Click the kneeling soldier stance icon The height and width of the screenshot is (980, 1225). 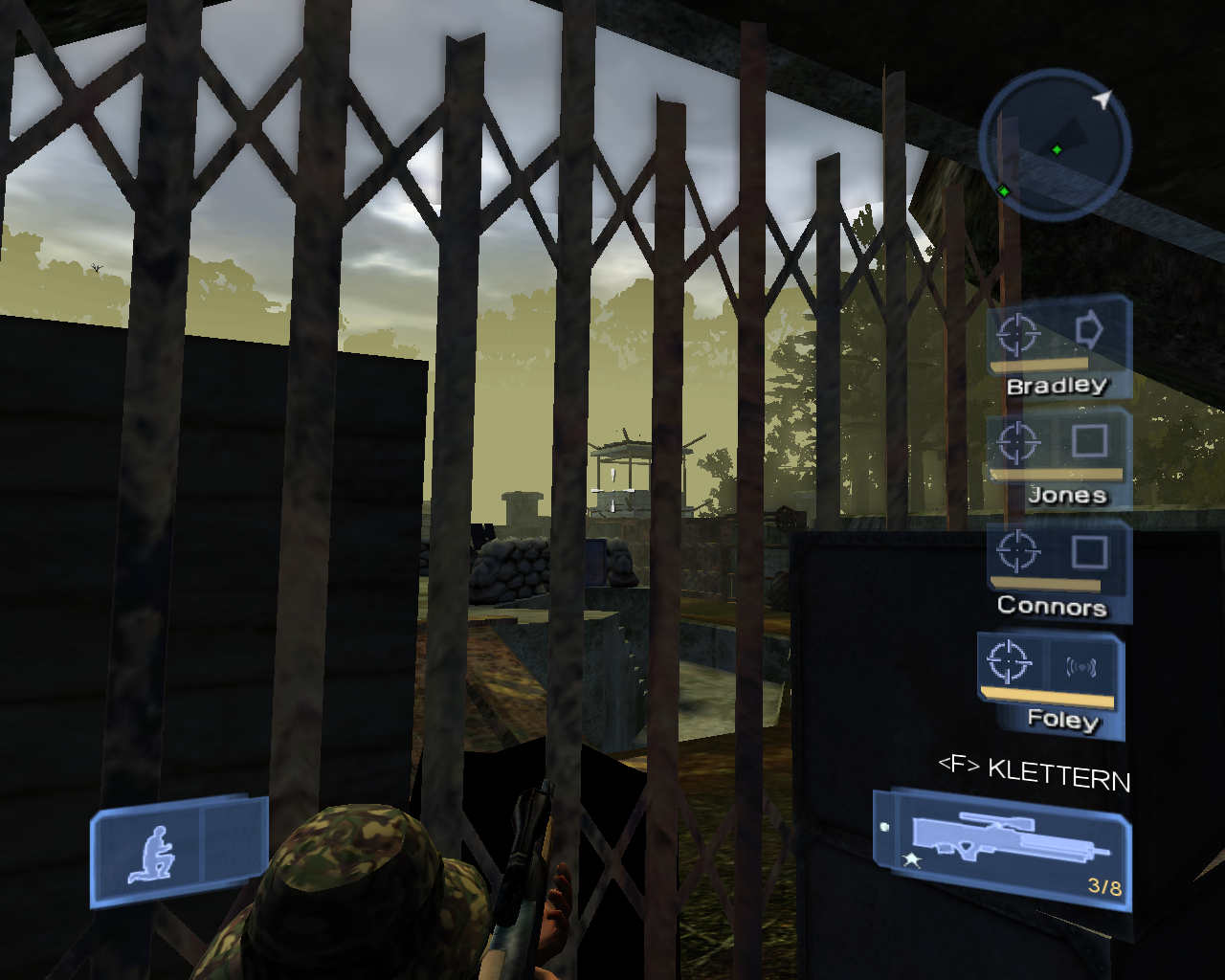pyautogui.click(x=153, y=854)
